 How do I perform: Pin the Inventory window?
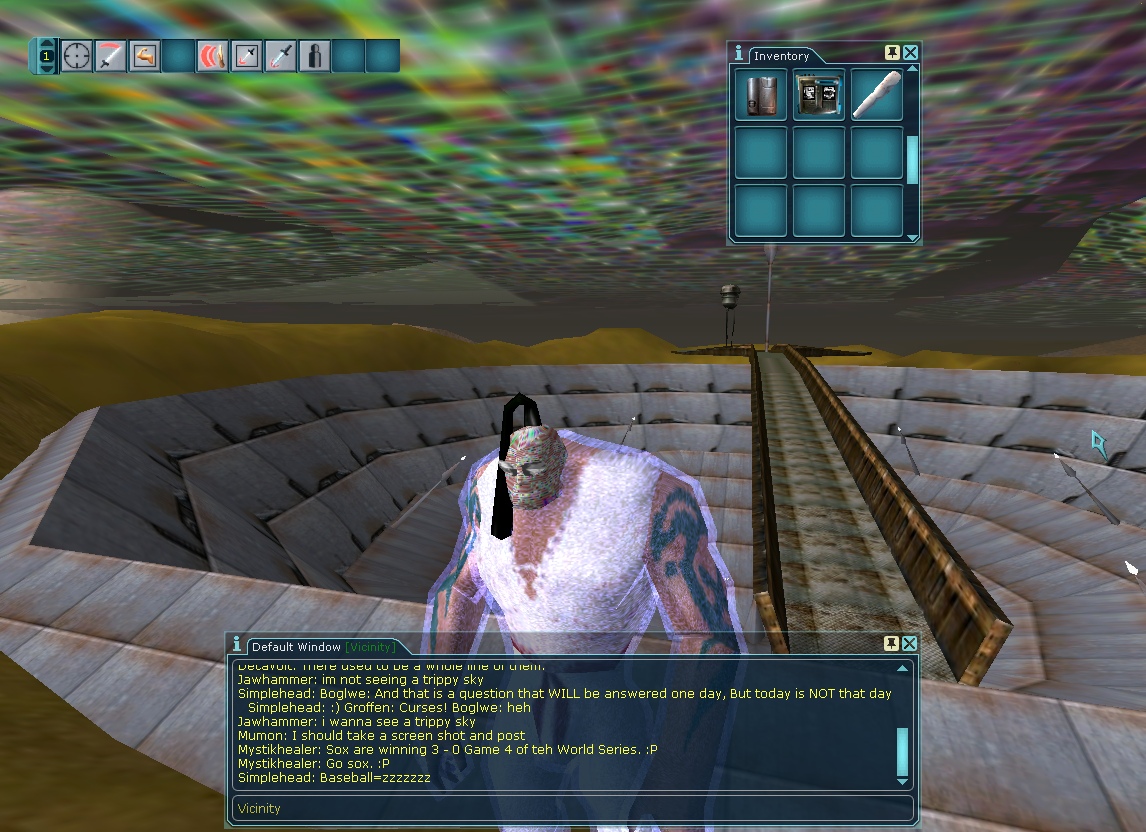point(892,53)
